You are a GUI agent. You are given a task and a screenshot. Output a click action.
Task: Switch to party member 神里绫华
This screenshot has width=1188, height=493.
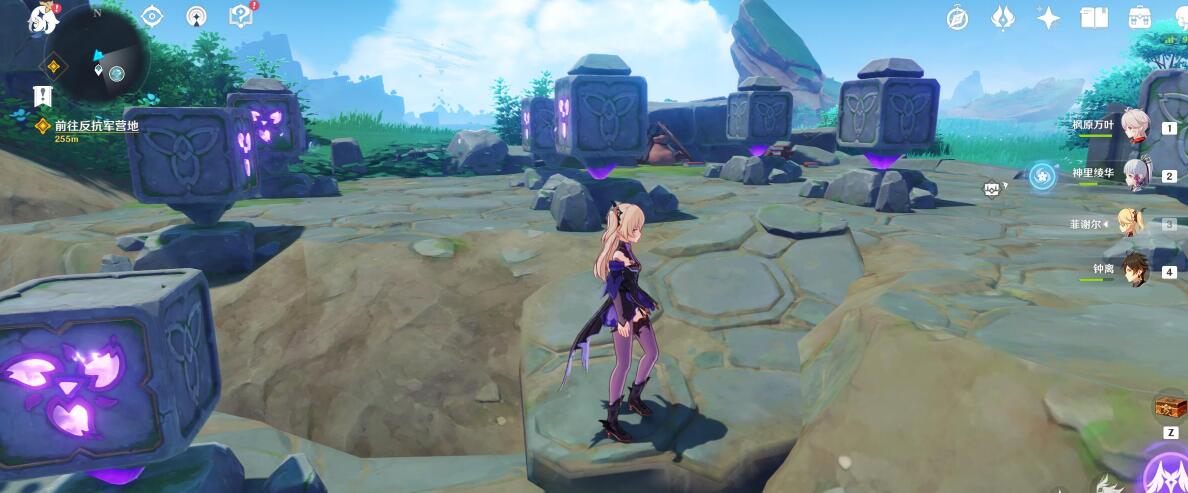(x=1133, y=174)
